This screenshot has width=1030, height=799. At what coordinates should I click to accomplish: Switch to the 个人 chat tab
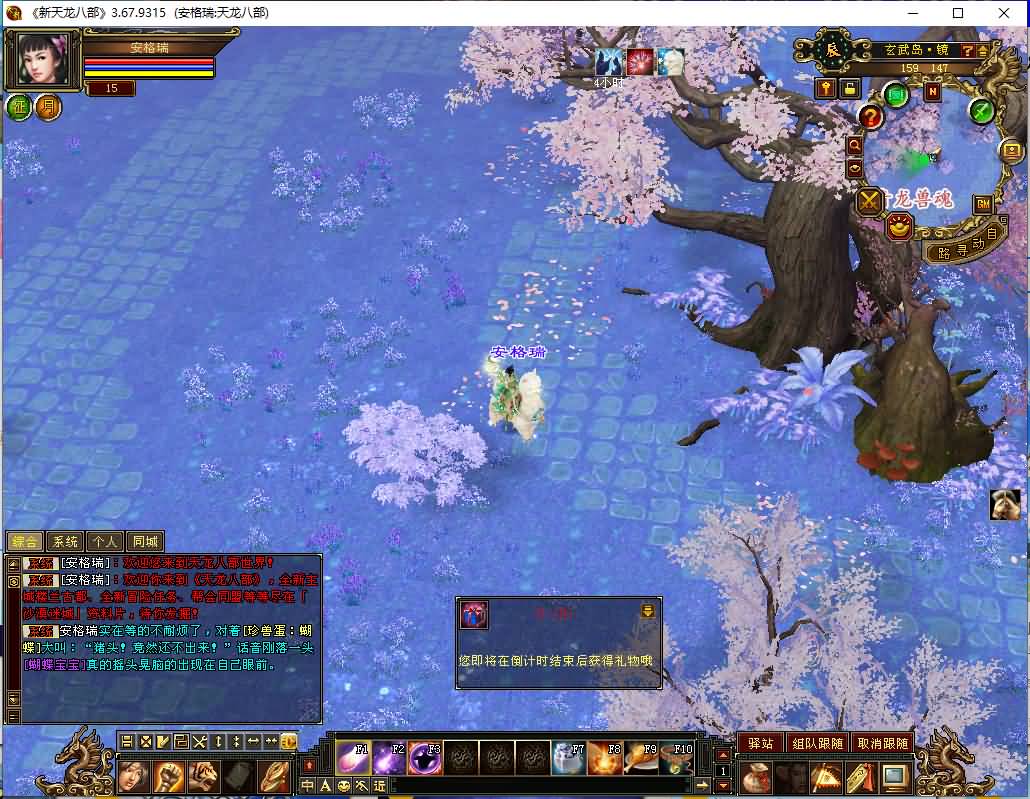point(104,542)
